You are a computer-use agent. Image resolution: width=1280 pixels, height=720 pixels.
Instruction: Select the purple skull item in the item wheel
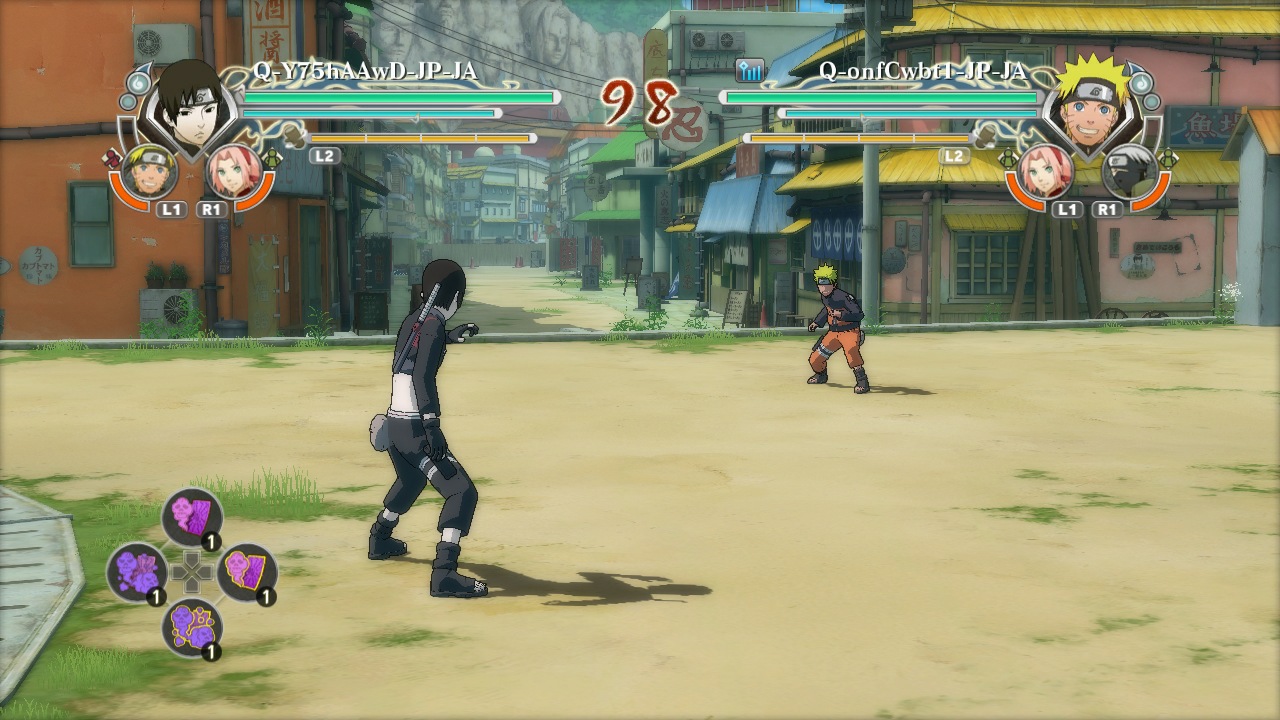click(x=140, y=573)
